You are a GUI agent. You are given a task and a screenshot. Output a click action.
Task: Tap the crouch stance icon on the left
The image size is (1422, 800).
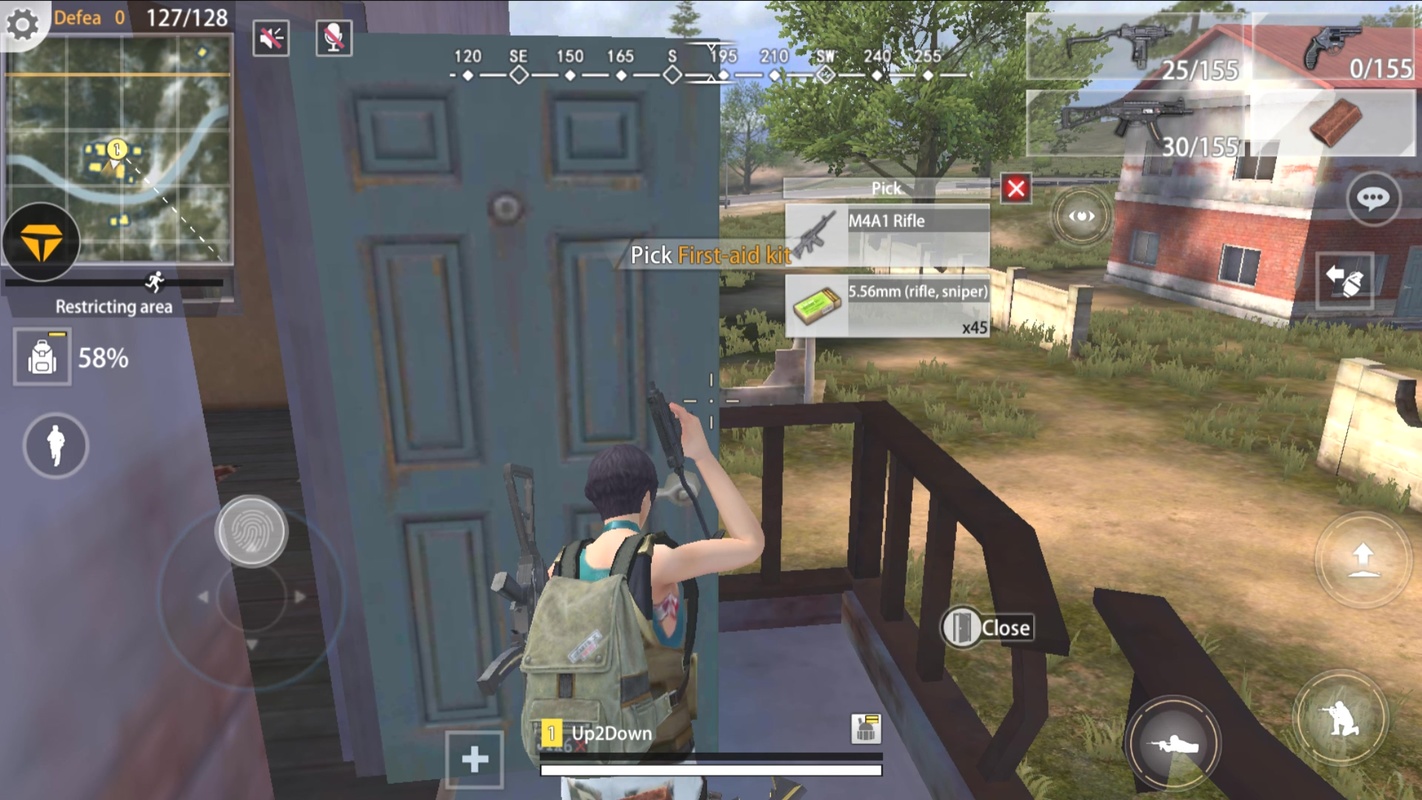coord(55,447)
